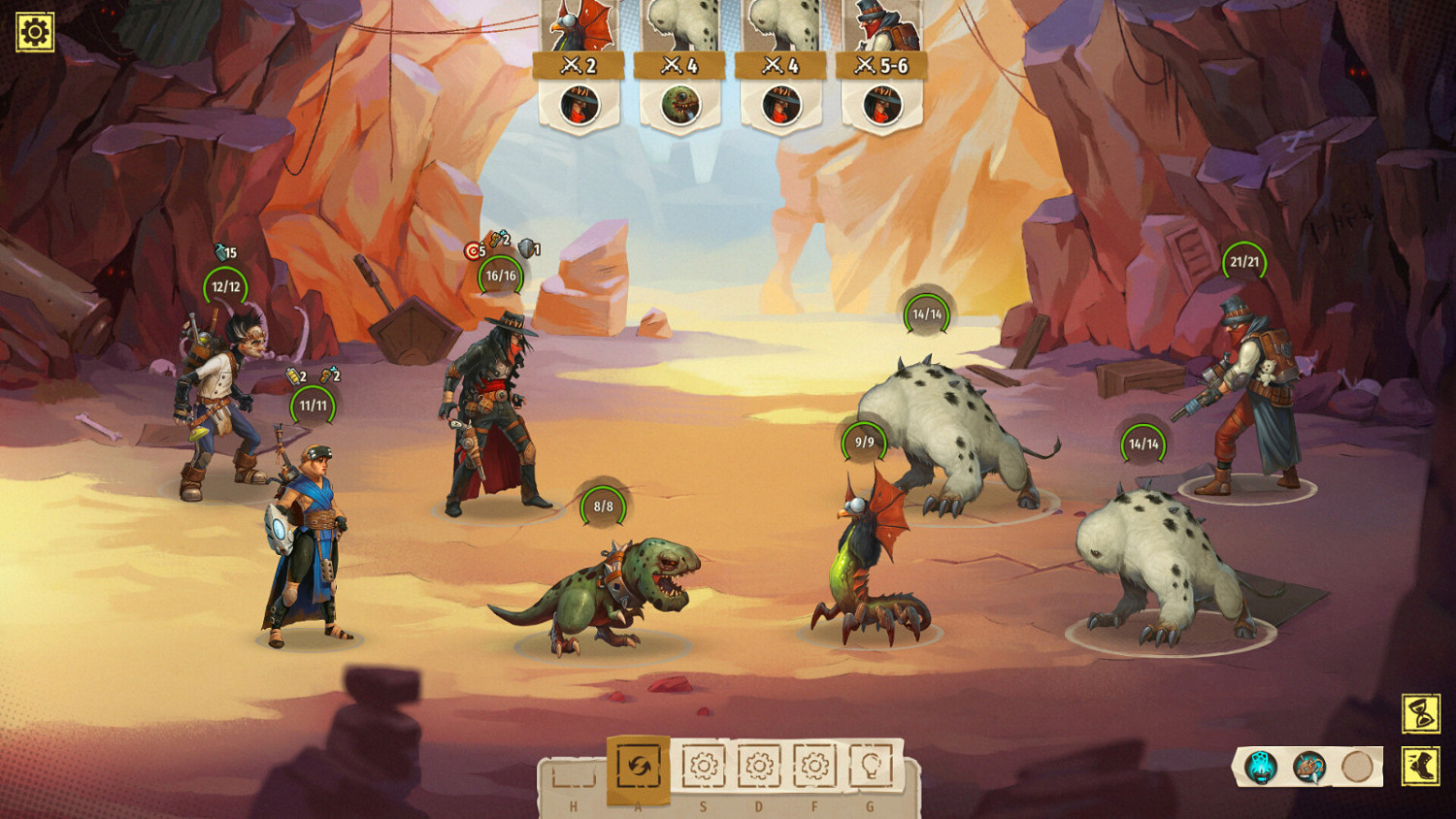Select the yeti turn card showing attack 4
The width and height of the screenshot is (1456, 819).
tap(679, 29)
